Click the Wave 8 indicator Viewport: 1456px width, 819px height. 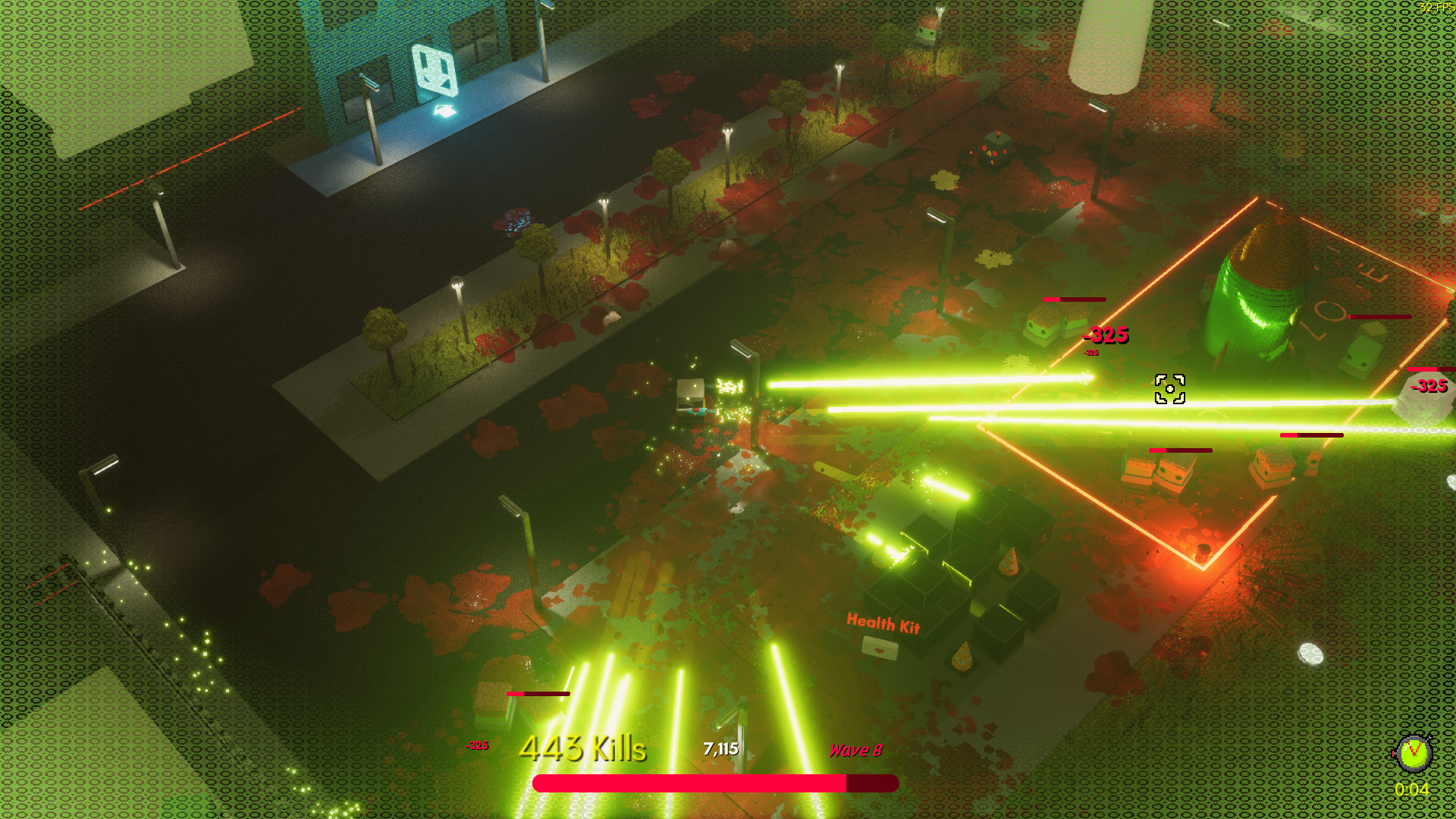855,751
